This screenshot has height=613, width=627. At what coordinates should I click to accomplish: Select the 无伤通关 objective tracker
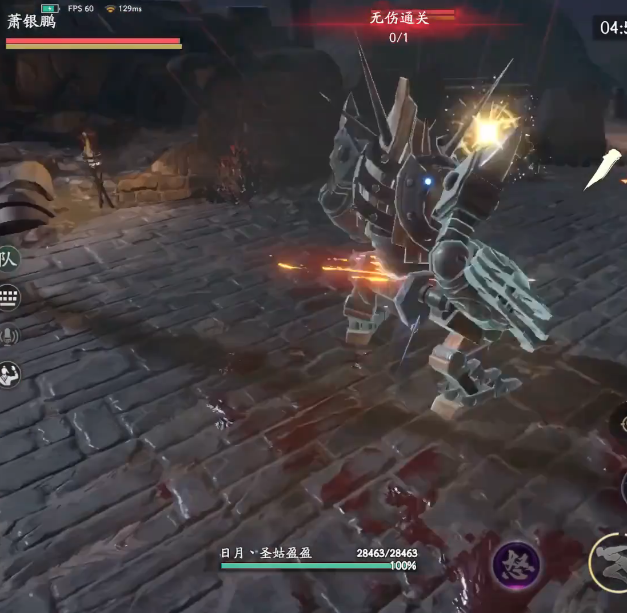[399, 18]
